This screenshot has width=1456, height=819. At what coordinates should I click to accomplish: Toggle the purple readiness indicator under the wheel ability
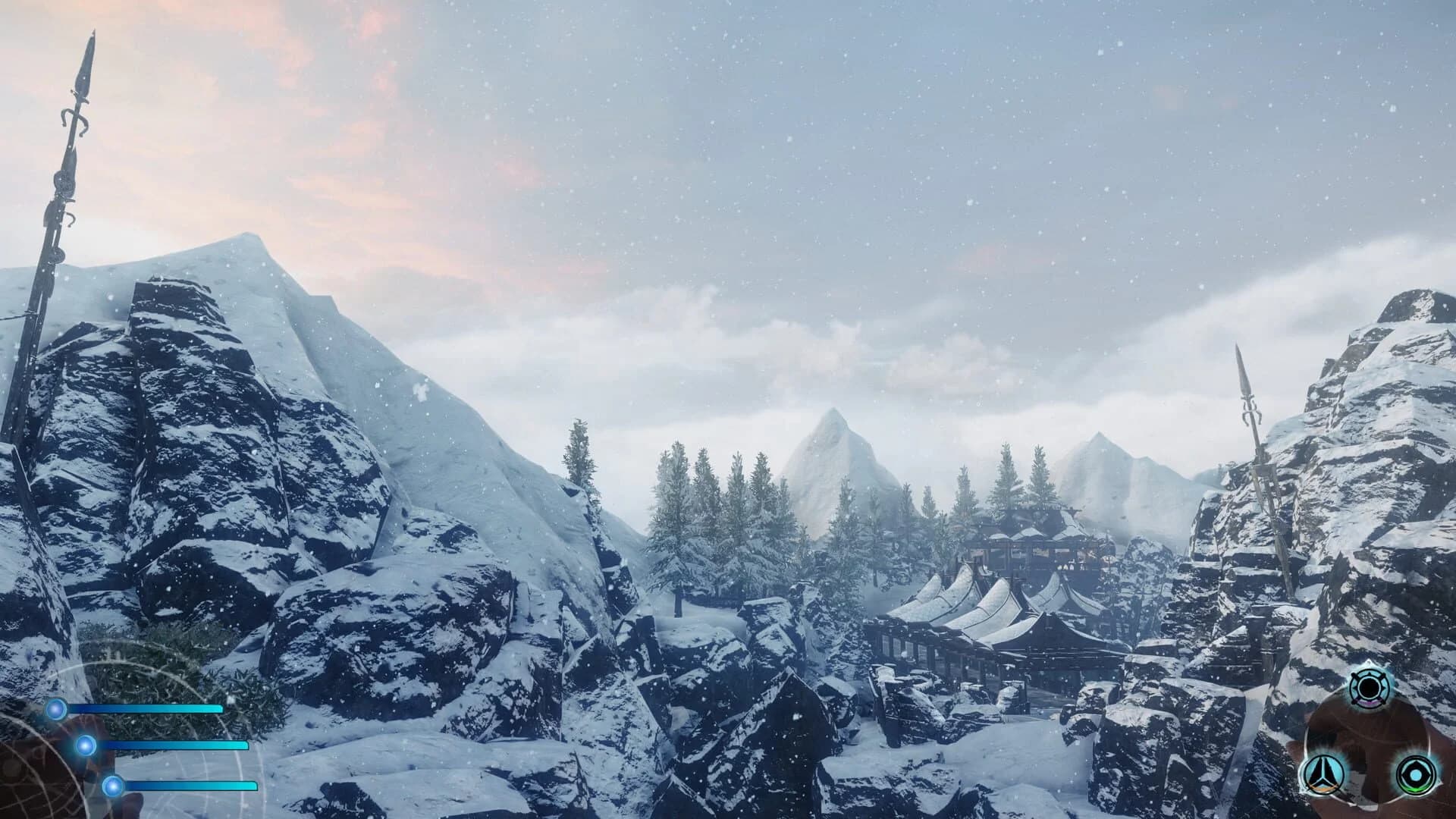[1370, 703]
